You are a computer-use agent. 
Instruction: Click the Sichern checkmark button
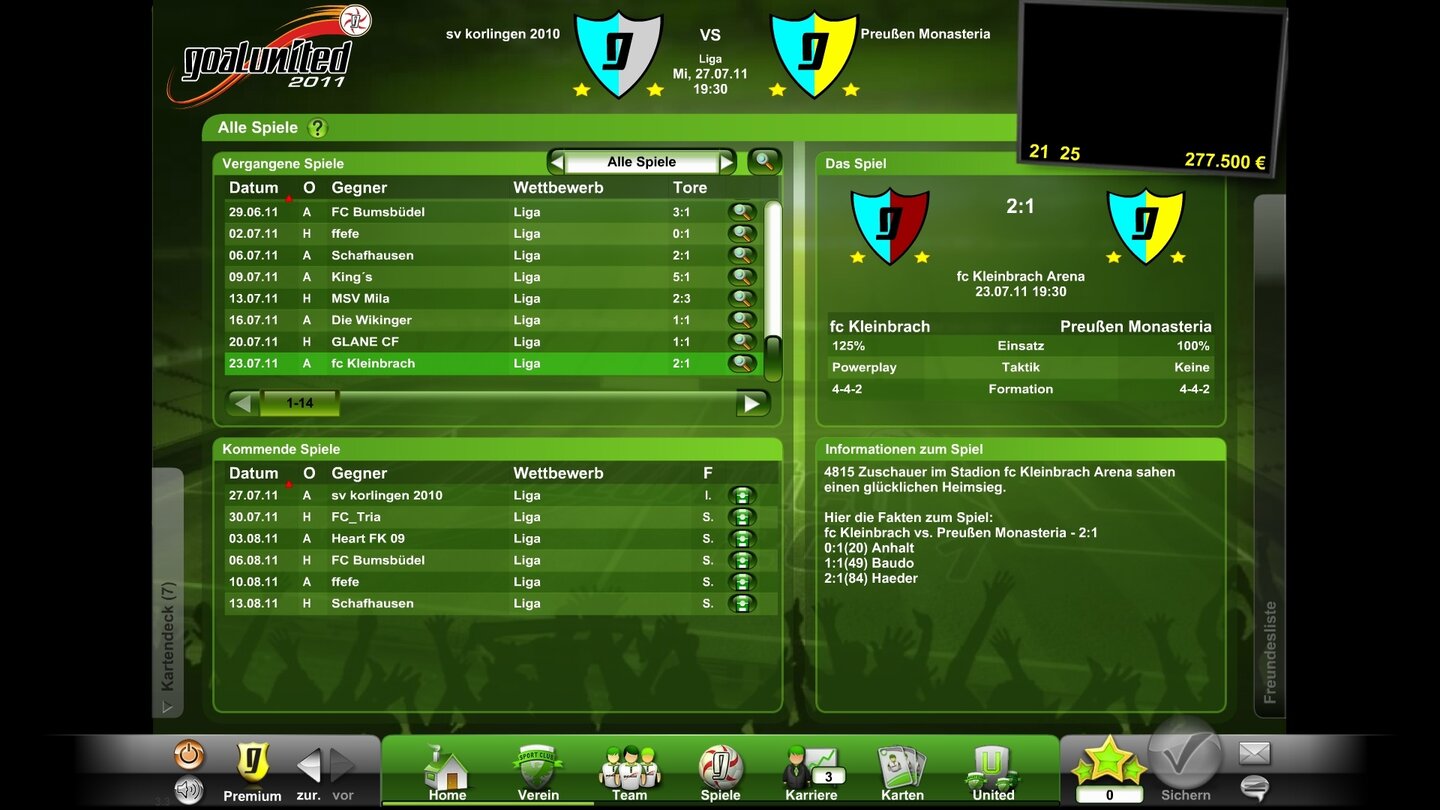click(x=1183, y=760)
